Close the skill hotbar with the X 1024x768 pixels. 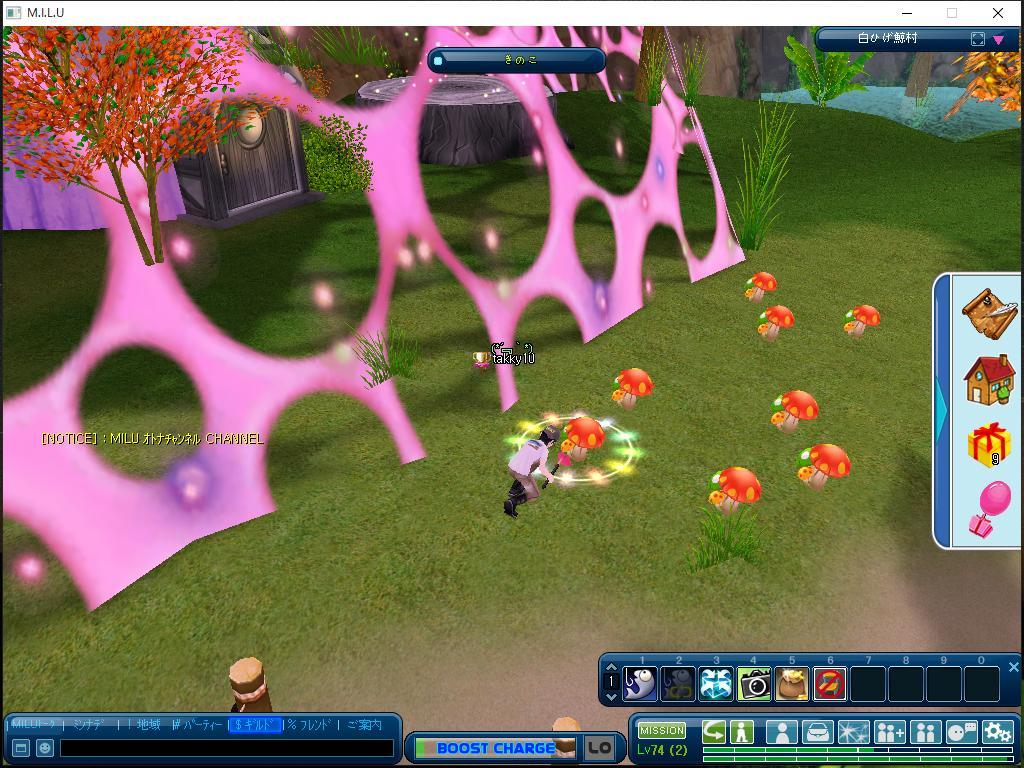click(1013, 667)
